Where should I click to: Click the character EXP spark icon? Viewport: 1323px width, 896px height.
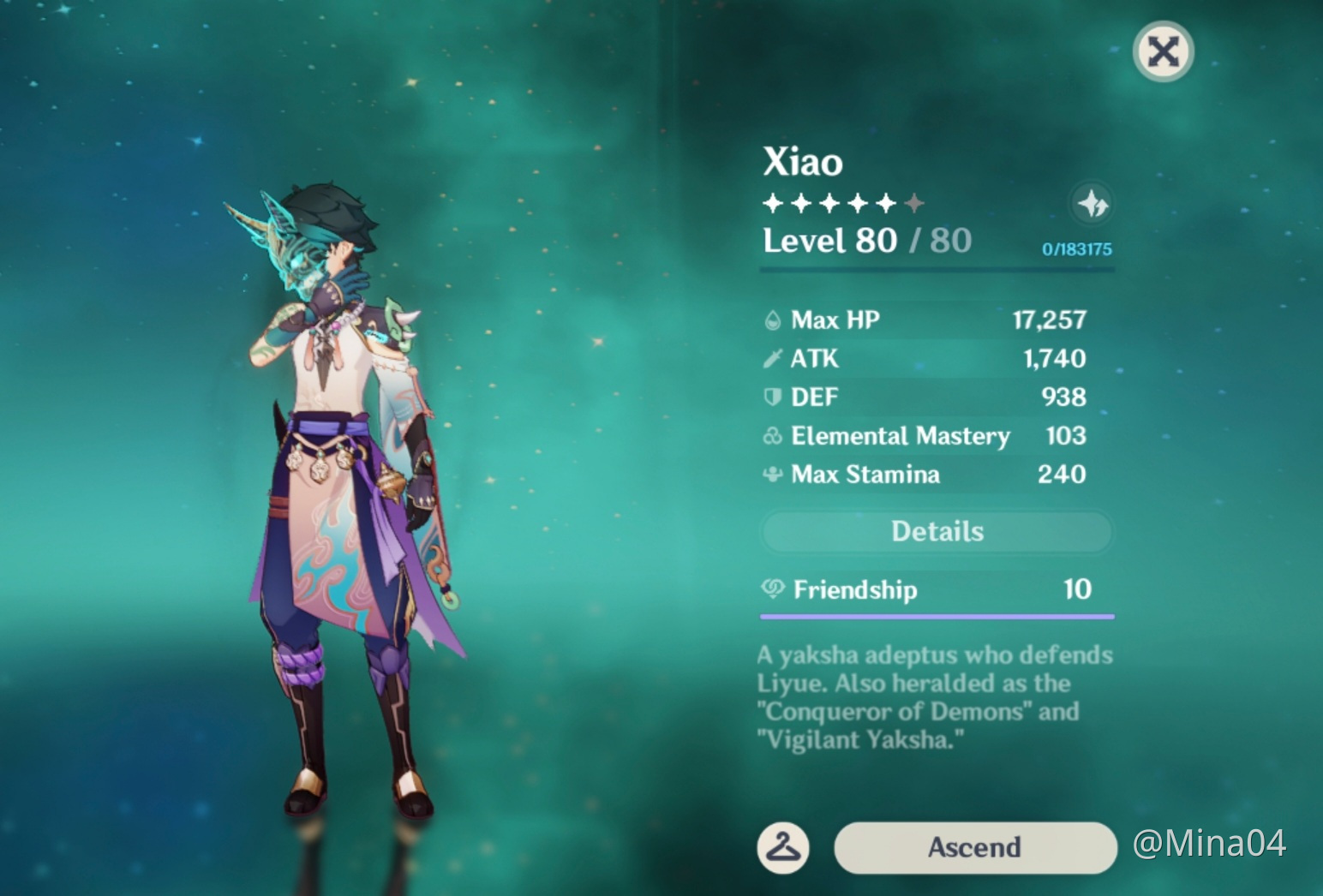[1092, 206]
